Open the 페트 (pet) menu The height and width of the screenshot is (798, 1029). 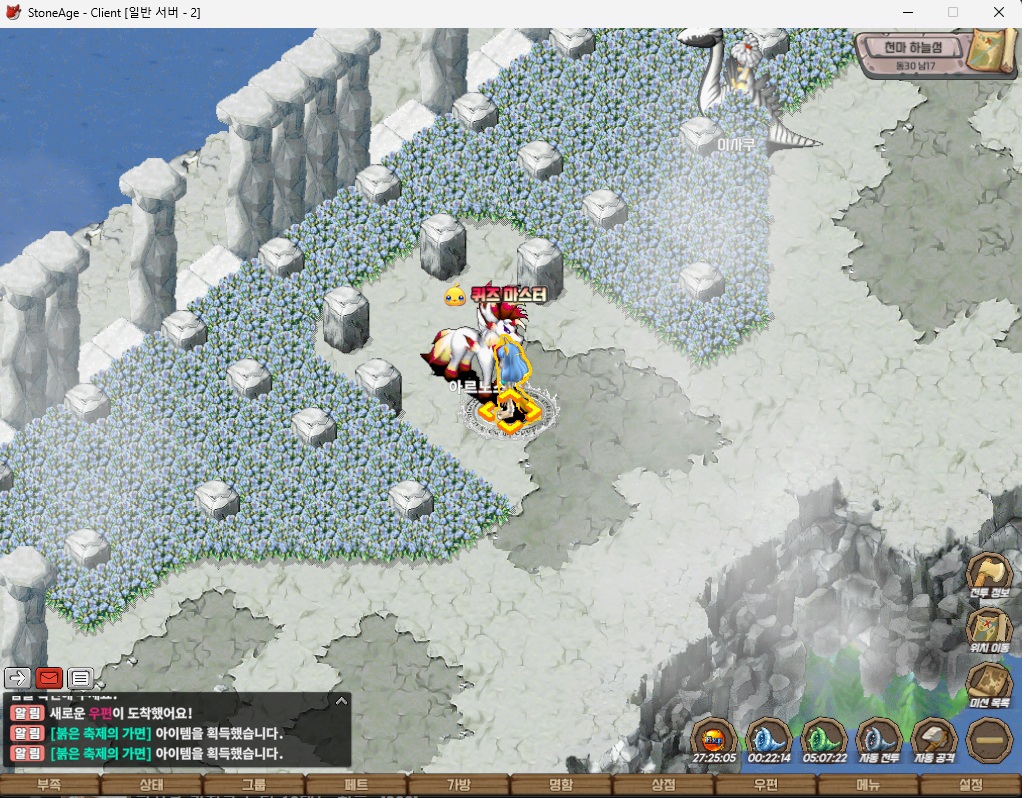[x=356, y=785]
